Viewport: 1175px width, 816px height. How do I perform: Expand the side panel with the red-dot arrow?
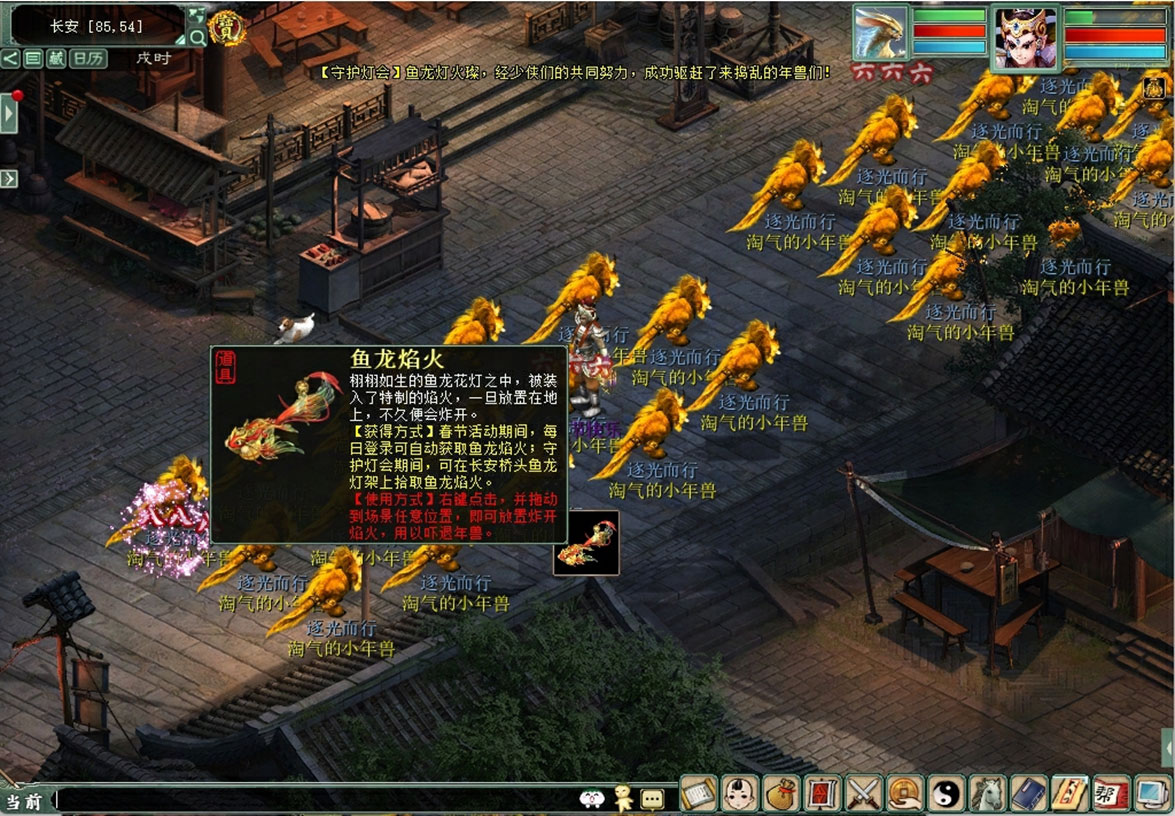click(9, 113)
